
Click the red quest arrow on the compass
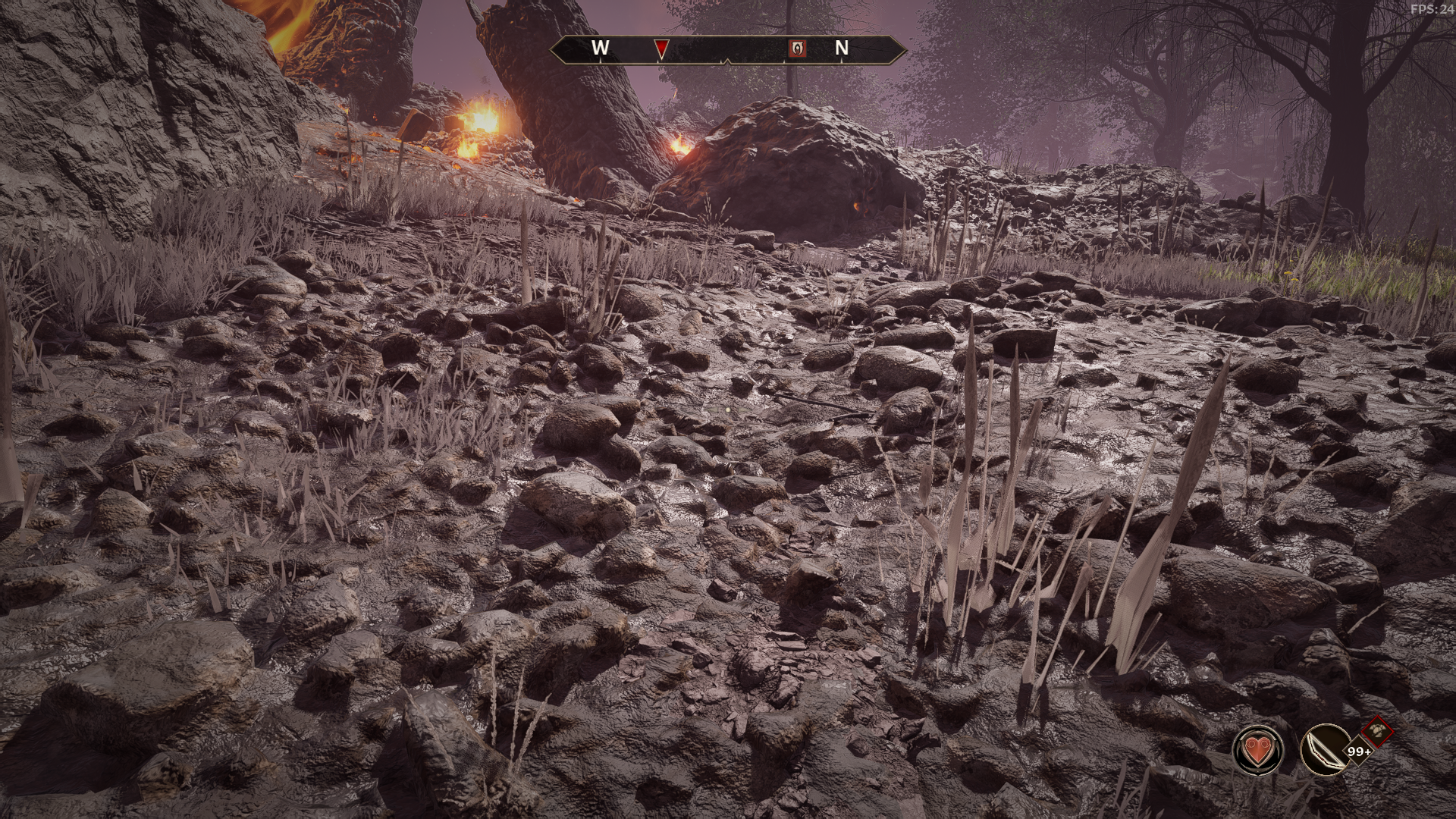click(x=661, y=49)
